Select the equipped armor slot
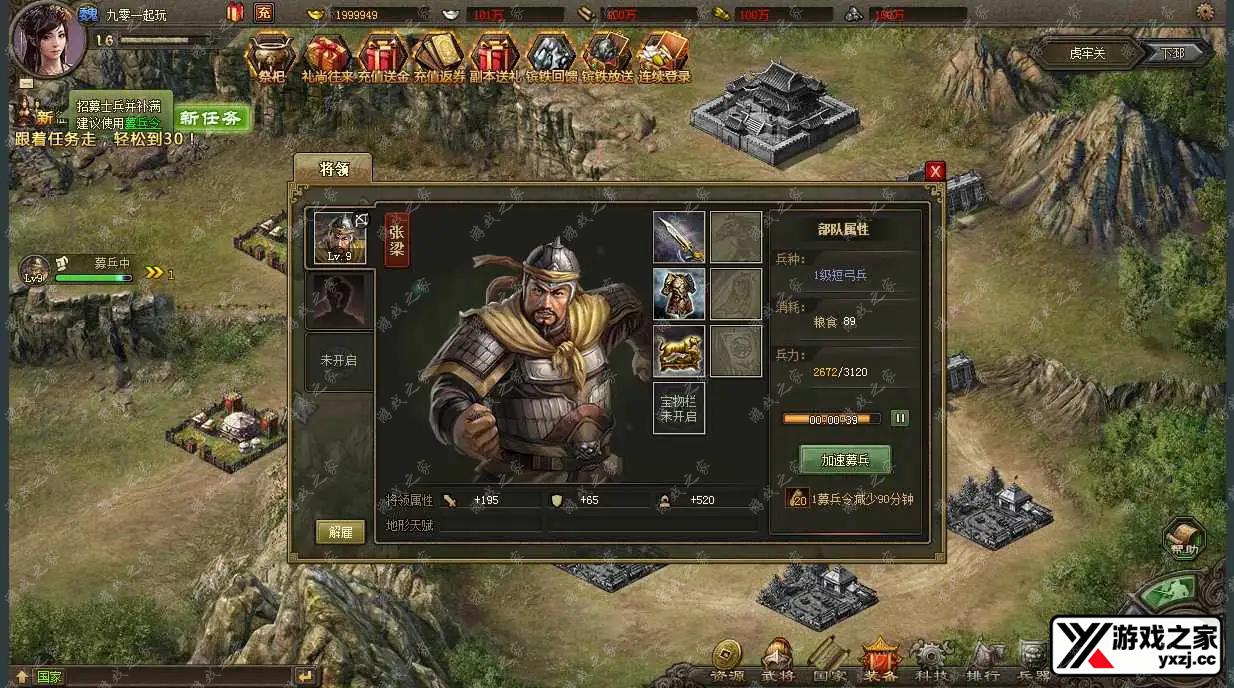This screenshot has height=688, width=1234. [679, 294]
